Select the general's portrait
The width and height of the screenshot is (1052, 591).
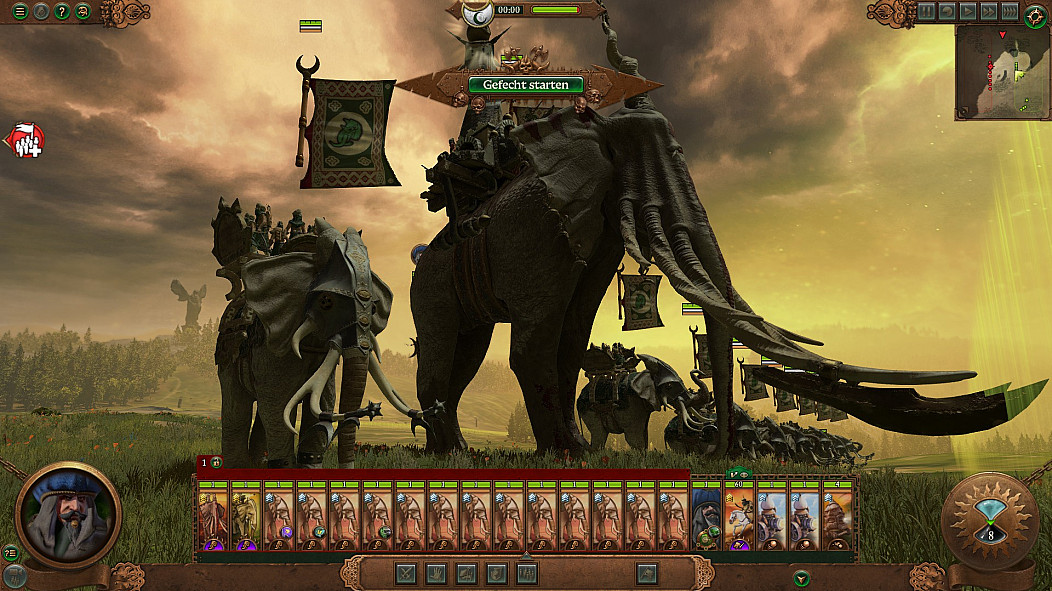(x=68, y=514)
